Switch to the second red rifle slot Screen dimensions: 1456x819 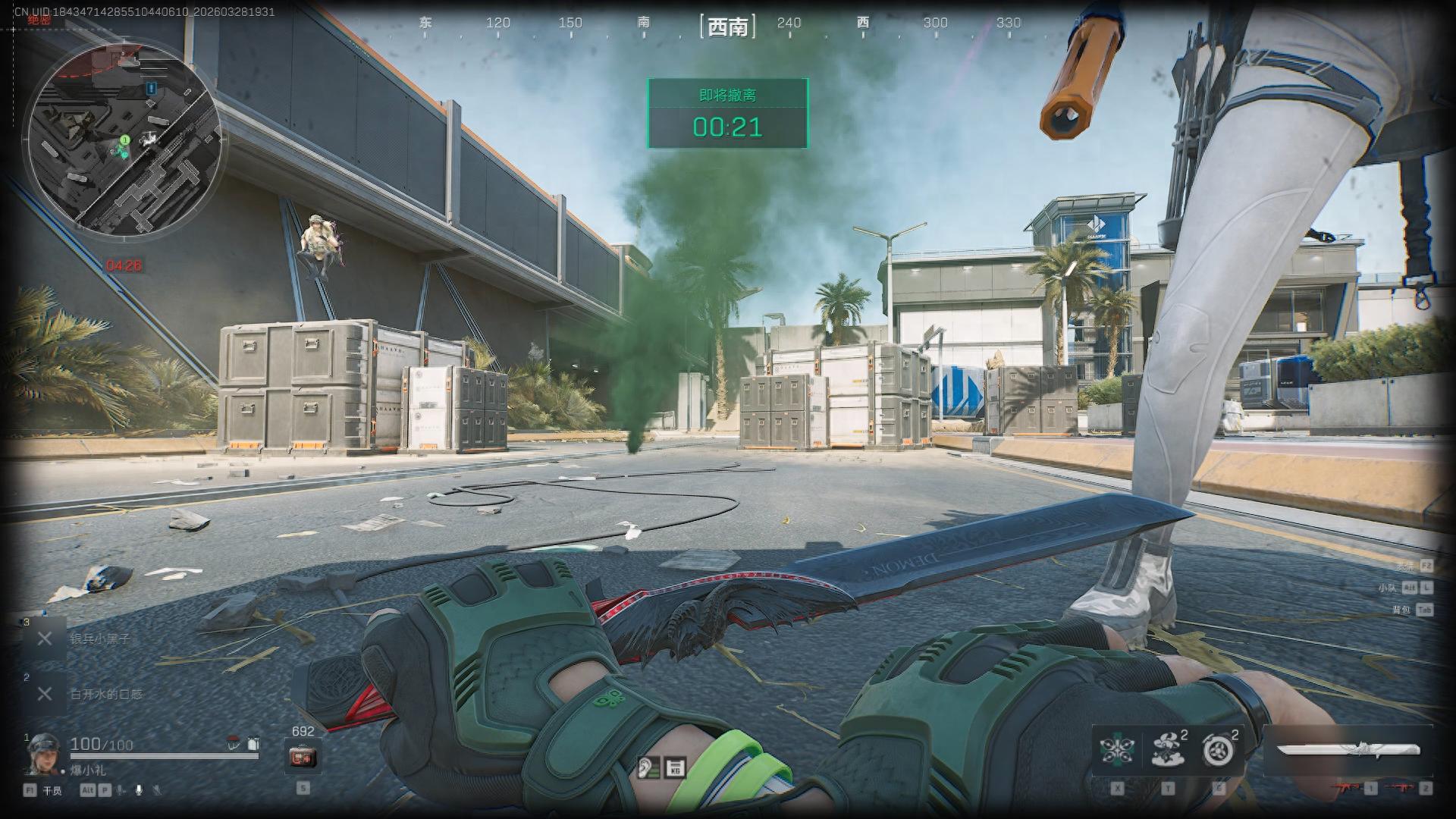1400,789
